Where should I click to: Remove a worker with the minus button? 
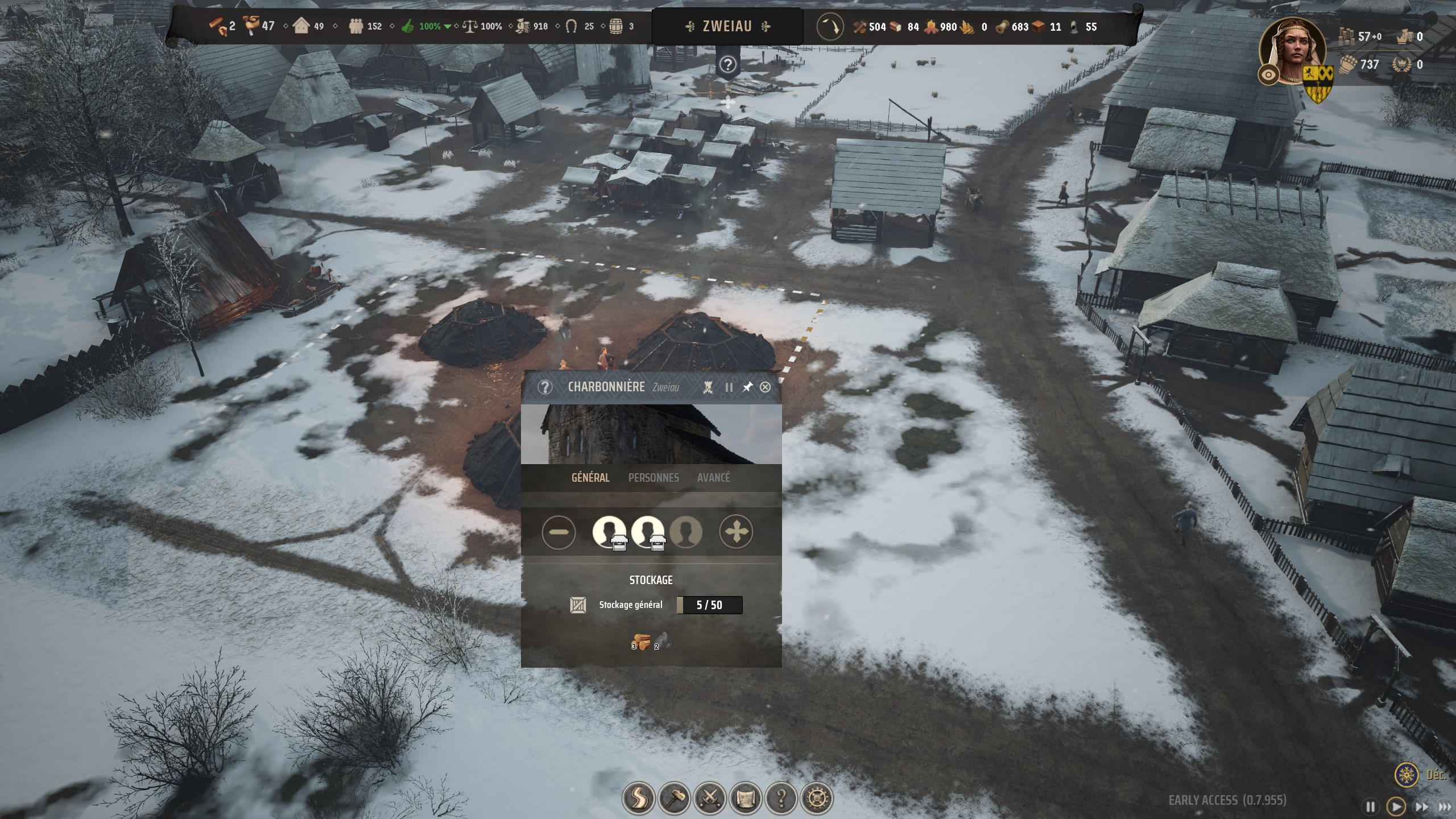559,532
